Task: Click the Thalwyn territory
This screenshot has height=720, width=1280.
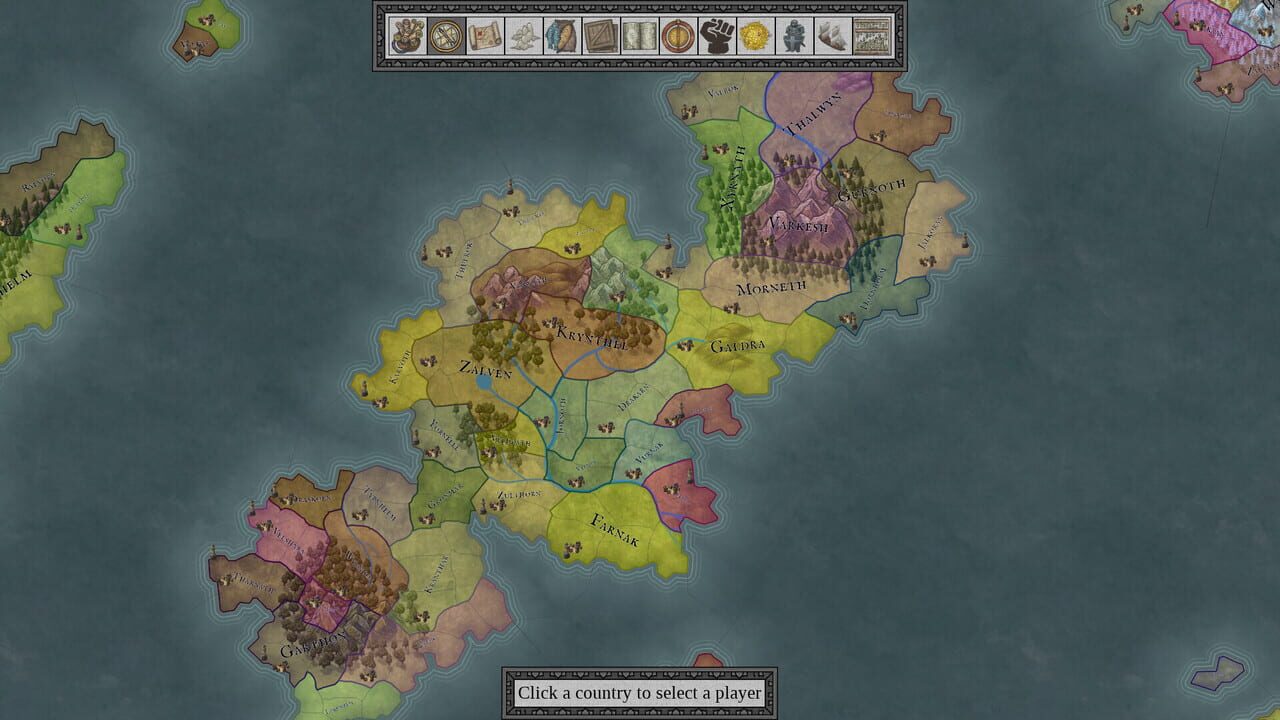Action: [x=812, y=112]
